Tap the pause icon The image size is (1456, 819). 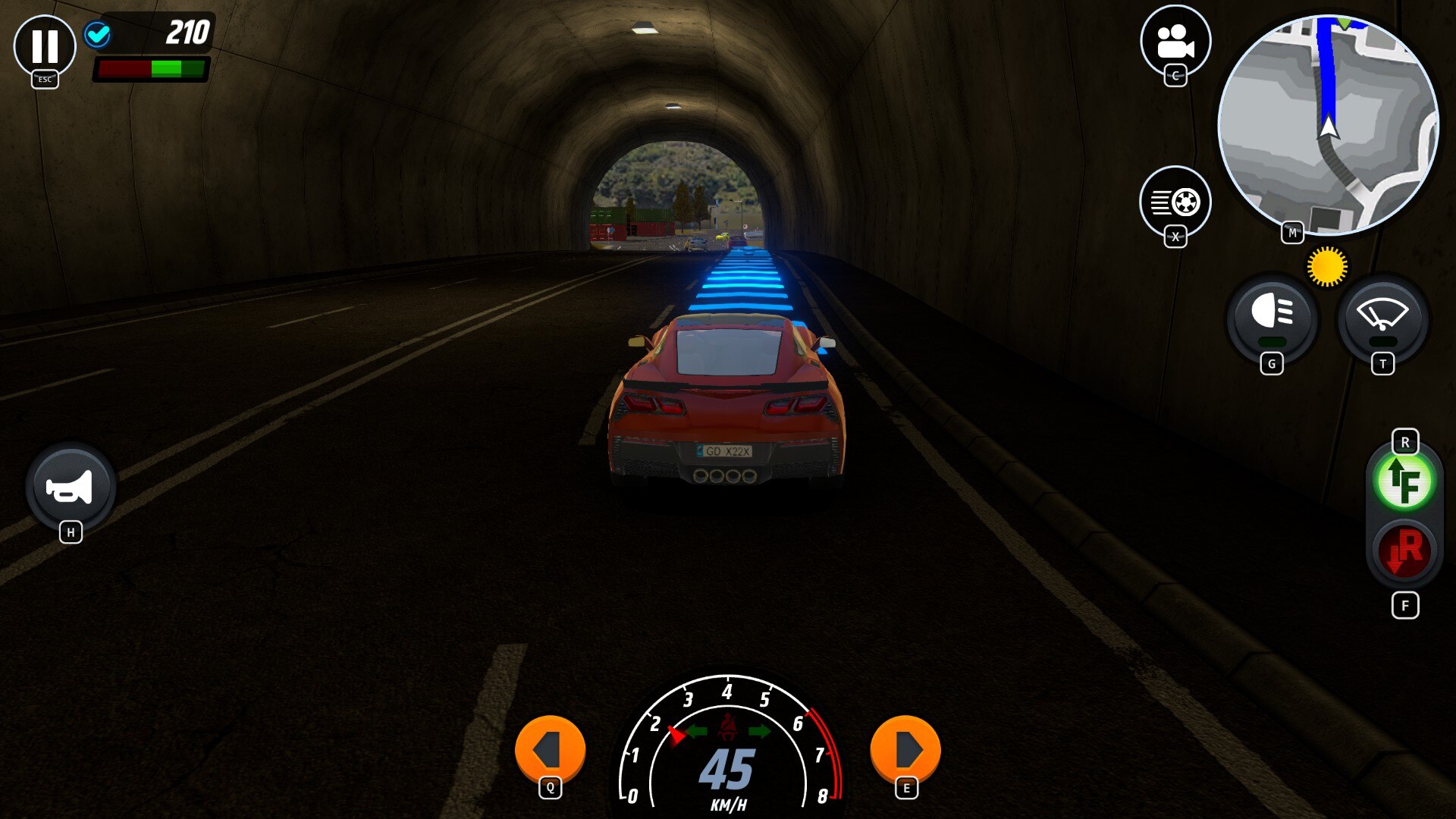click(x=46, y=47)
